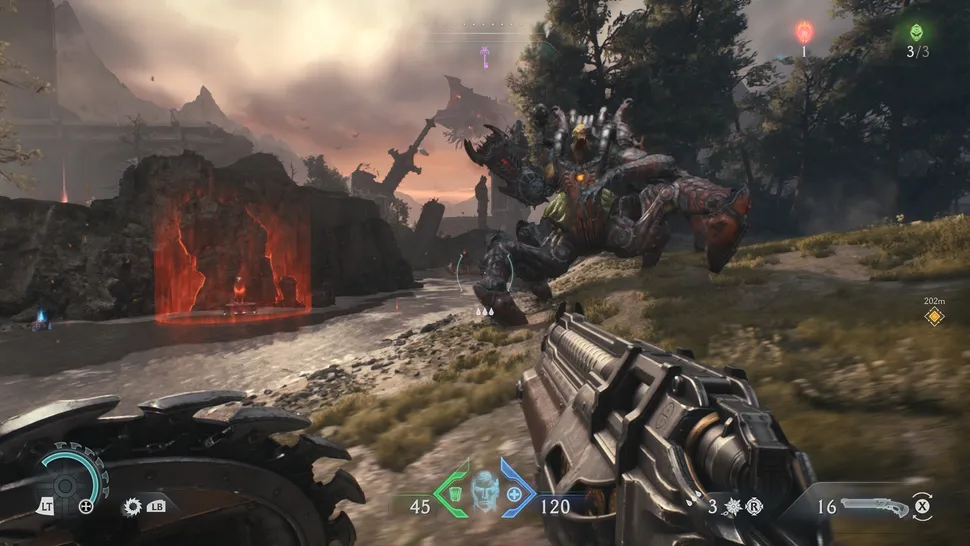
Task: Activate the shield saw gear icon
Action: pos(132,507)
